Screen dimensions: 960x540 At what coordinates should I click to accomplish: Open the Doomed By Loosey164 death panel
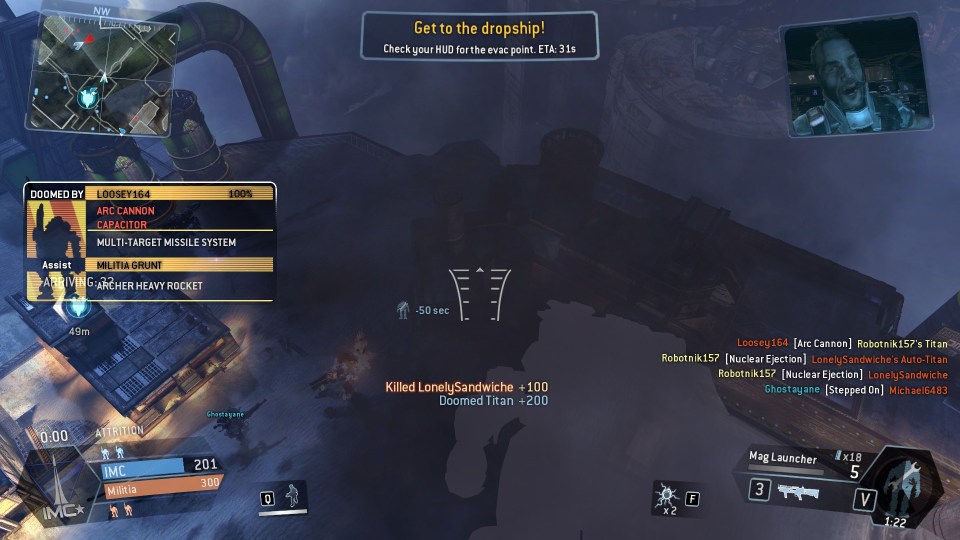point(150,241)
